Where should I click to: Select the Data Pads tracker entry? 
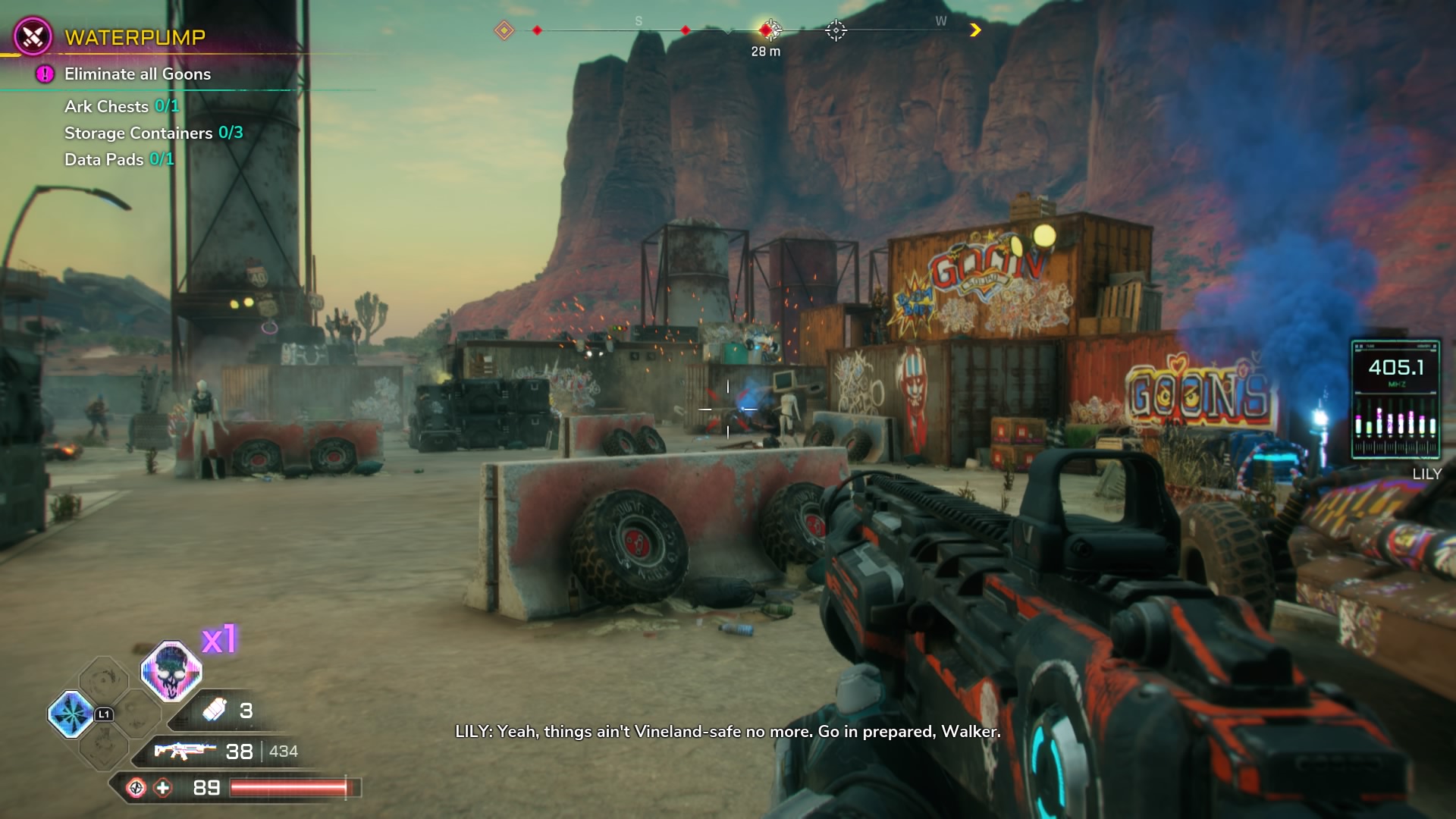pyautogui.click(x=119, y=159)
